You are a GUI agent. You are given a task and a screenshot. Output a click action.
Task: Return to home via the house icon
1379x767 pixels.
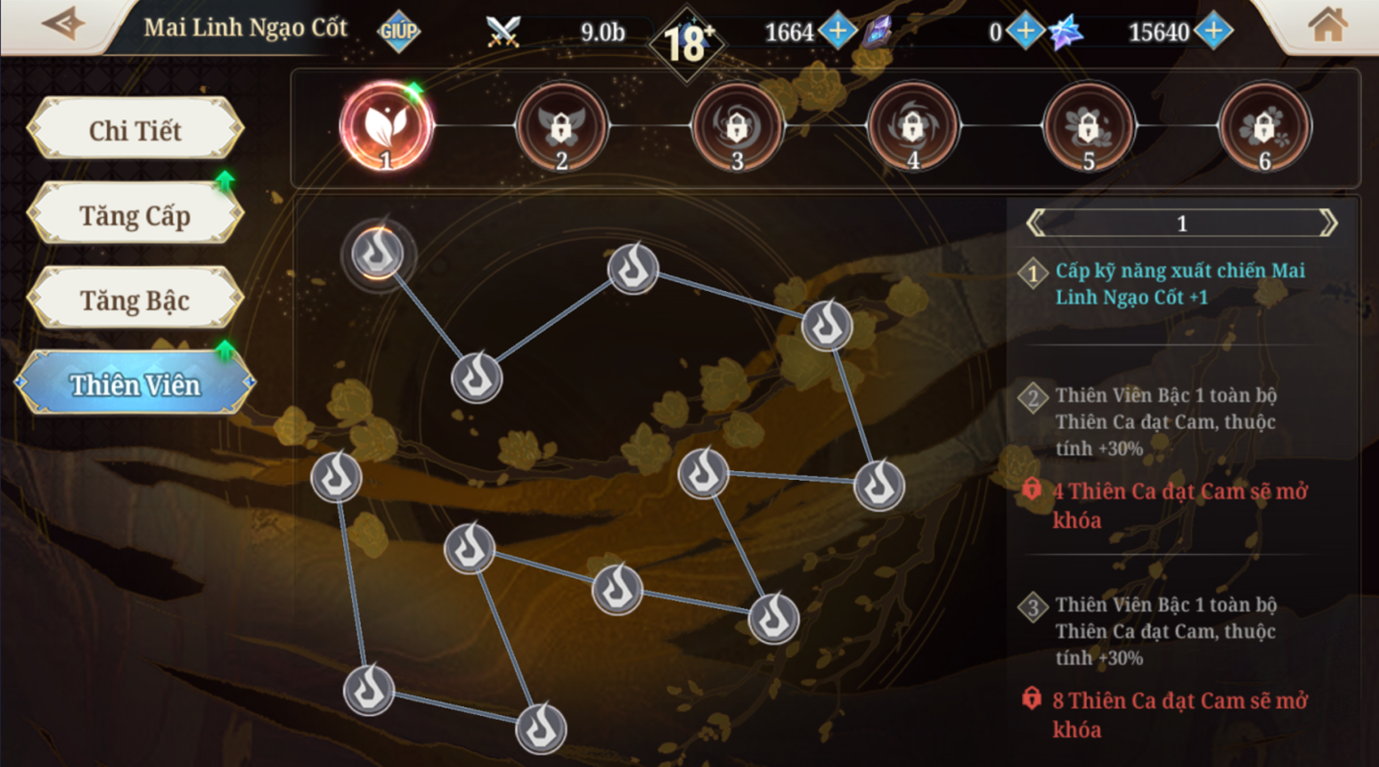(1327, 26)
